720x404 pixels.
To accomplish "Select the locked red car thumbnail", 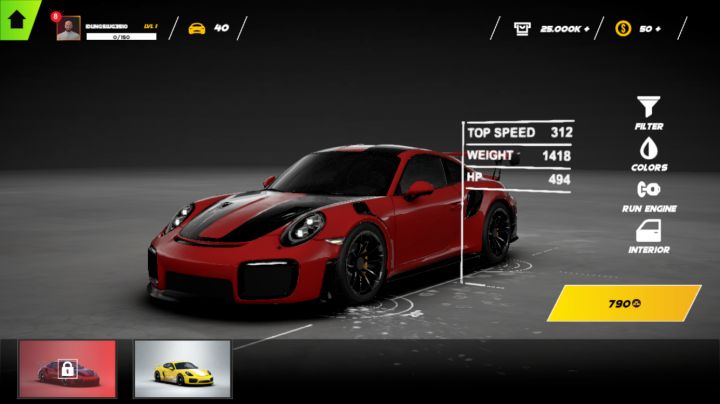I will (x=68, y=369).
